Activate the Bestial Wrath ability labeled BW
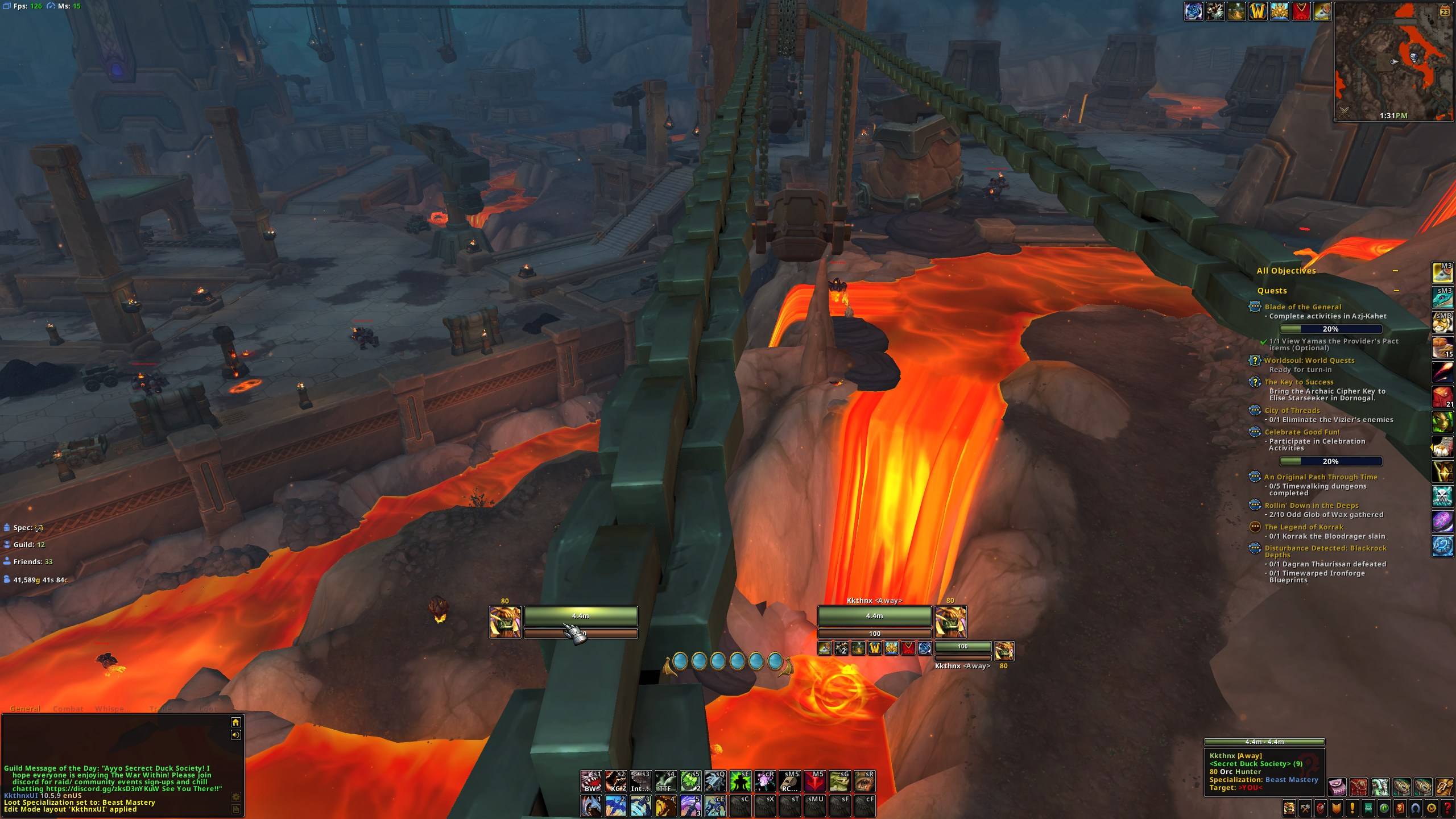This screenshot has width=1456, height=819. coord(591,782)
